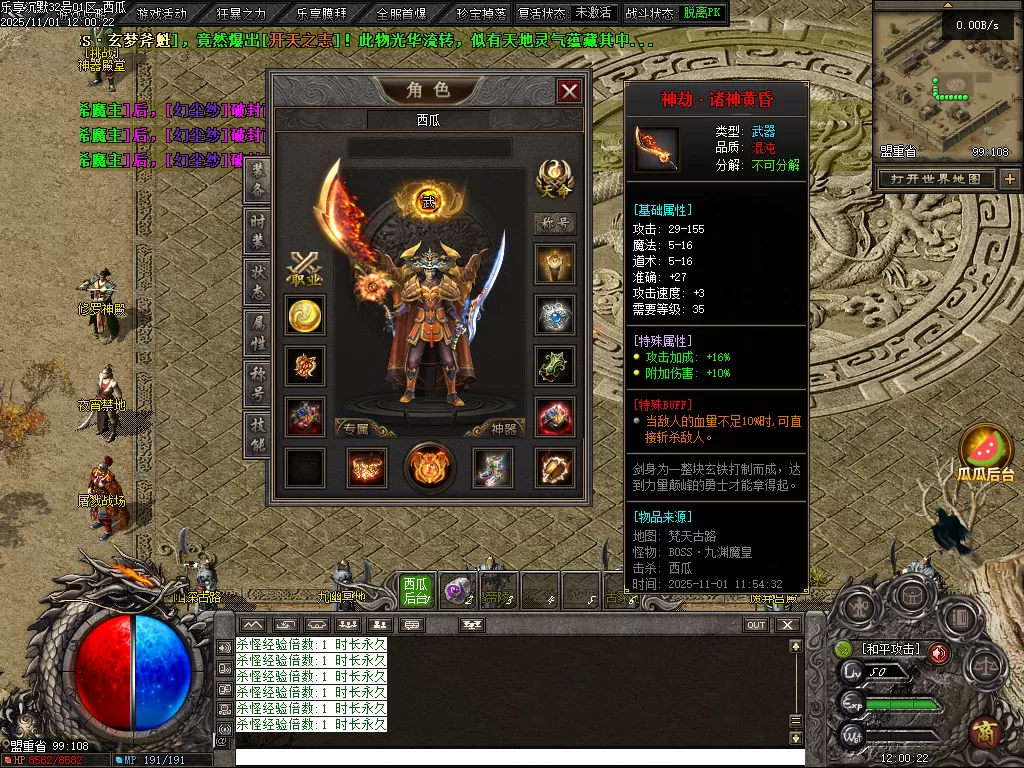Close the chat panel with X
The width and height of the screenshot is (1024, 768).
pyautogui.click(x=788, y=625)
